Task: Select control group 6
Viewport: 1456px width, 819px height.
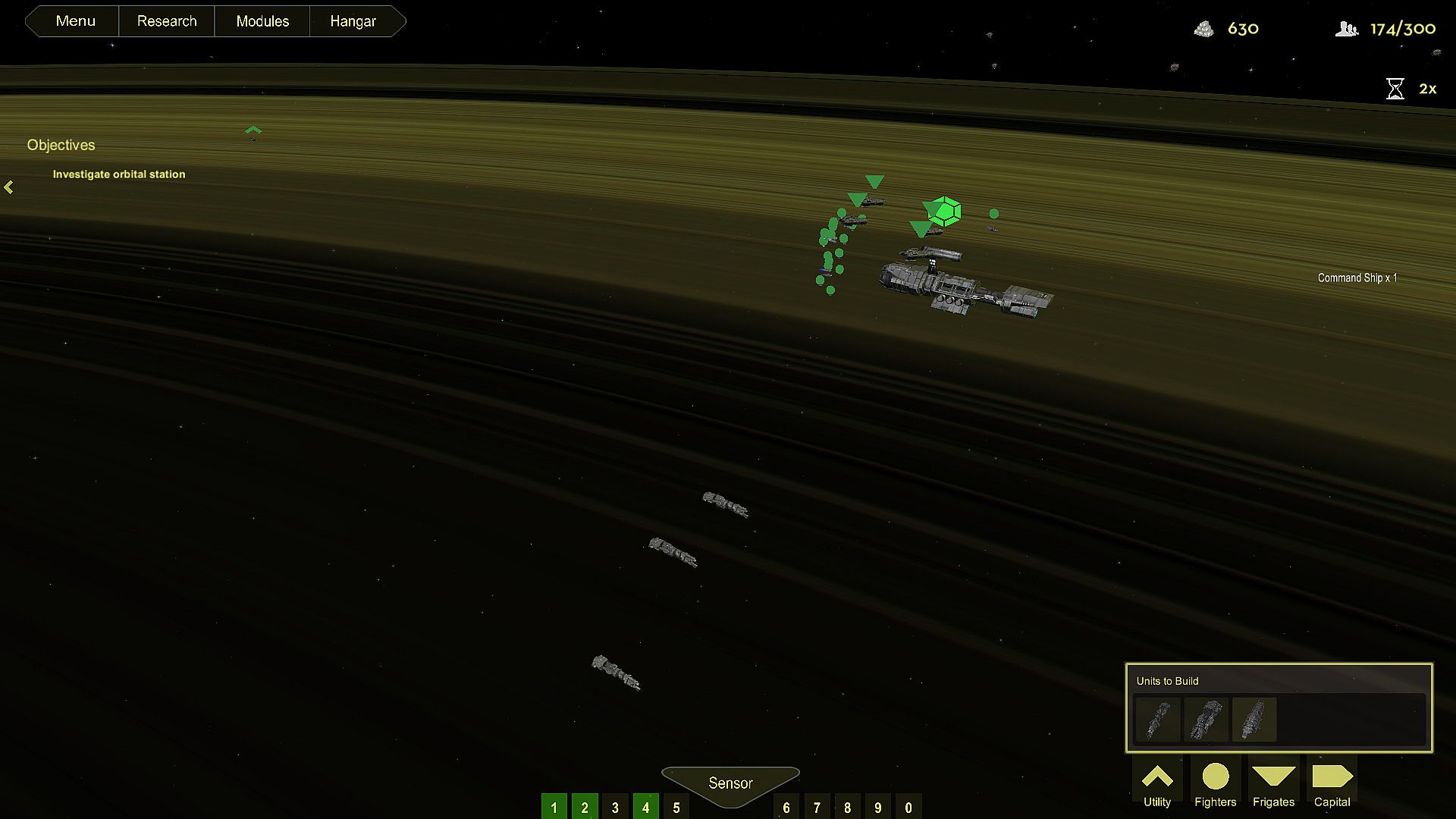Action: click(786, 807)
